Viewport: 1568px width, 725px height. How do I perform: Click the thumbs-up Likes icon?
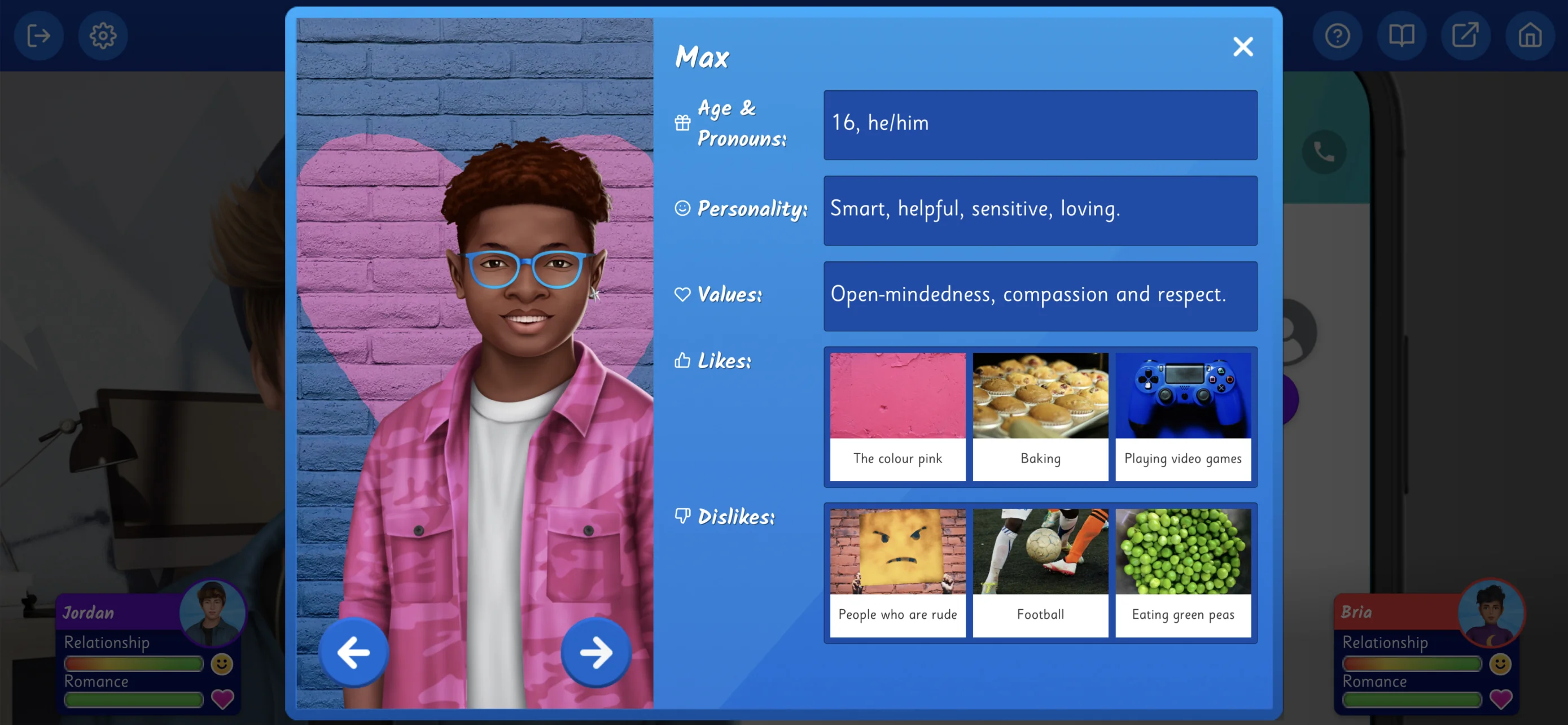682,360
